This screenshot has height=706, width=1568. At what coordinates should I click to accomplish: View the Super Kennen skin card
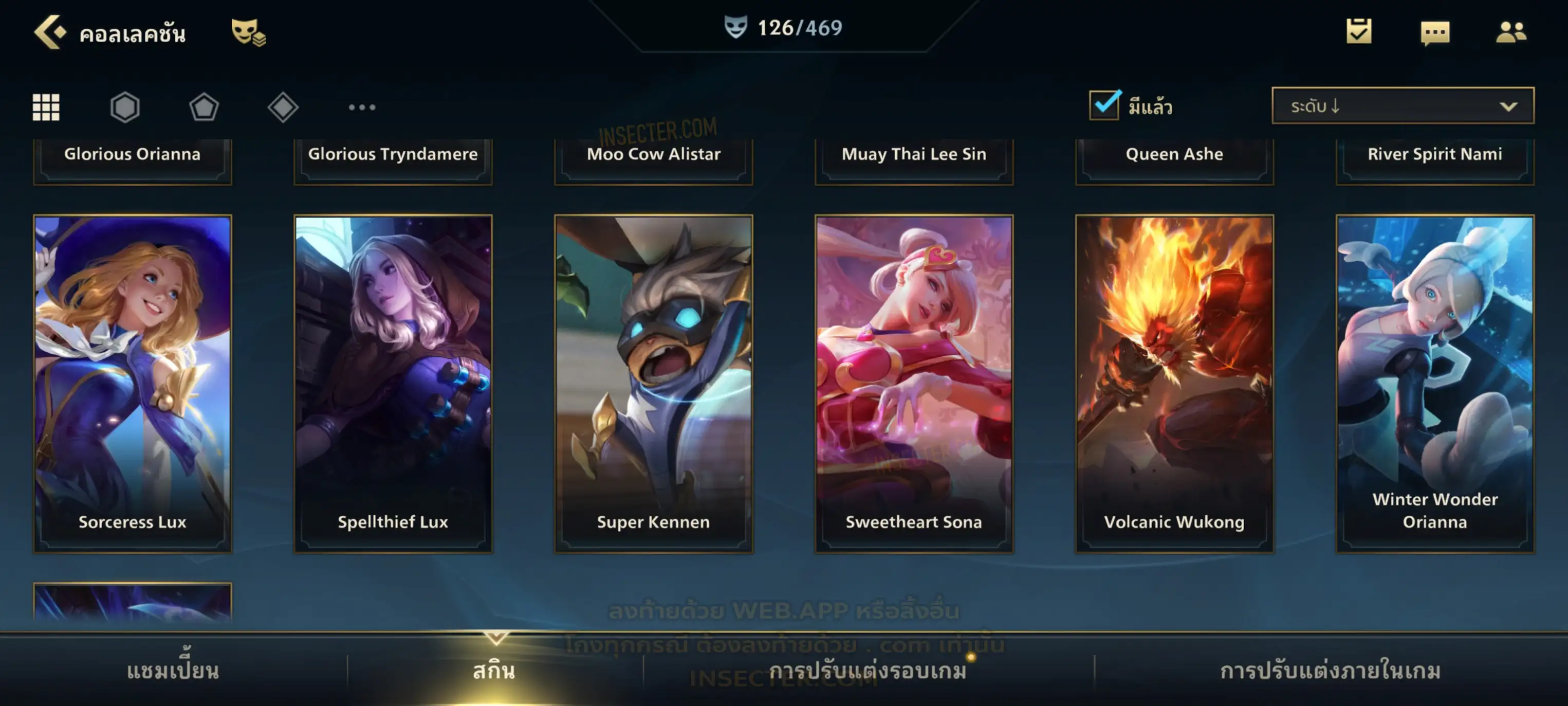(654, 384)
